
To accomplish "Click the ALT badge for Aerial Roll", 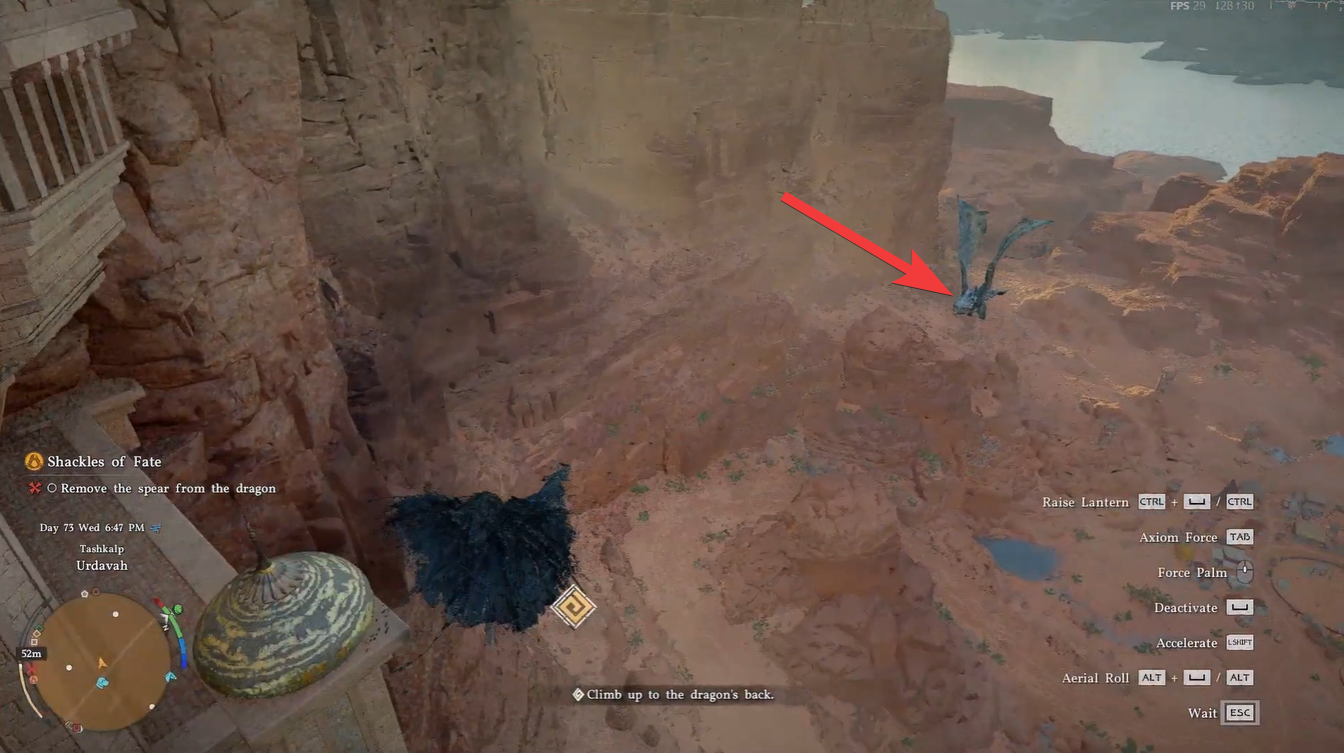I will pos(1151,677).
